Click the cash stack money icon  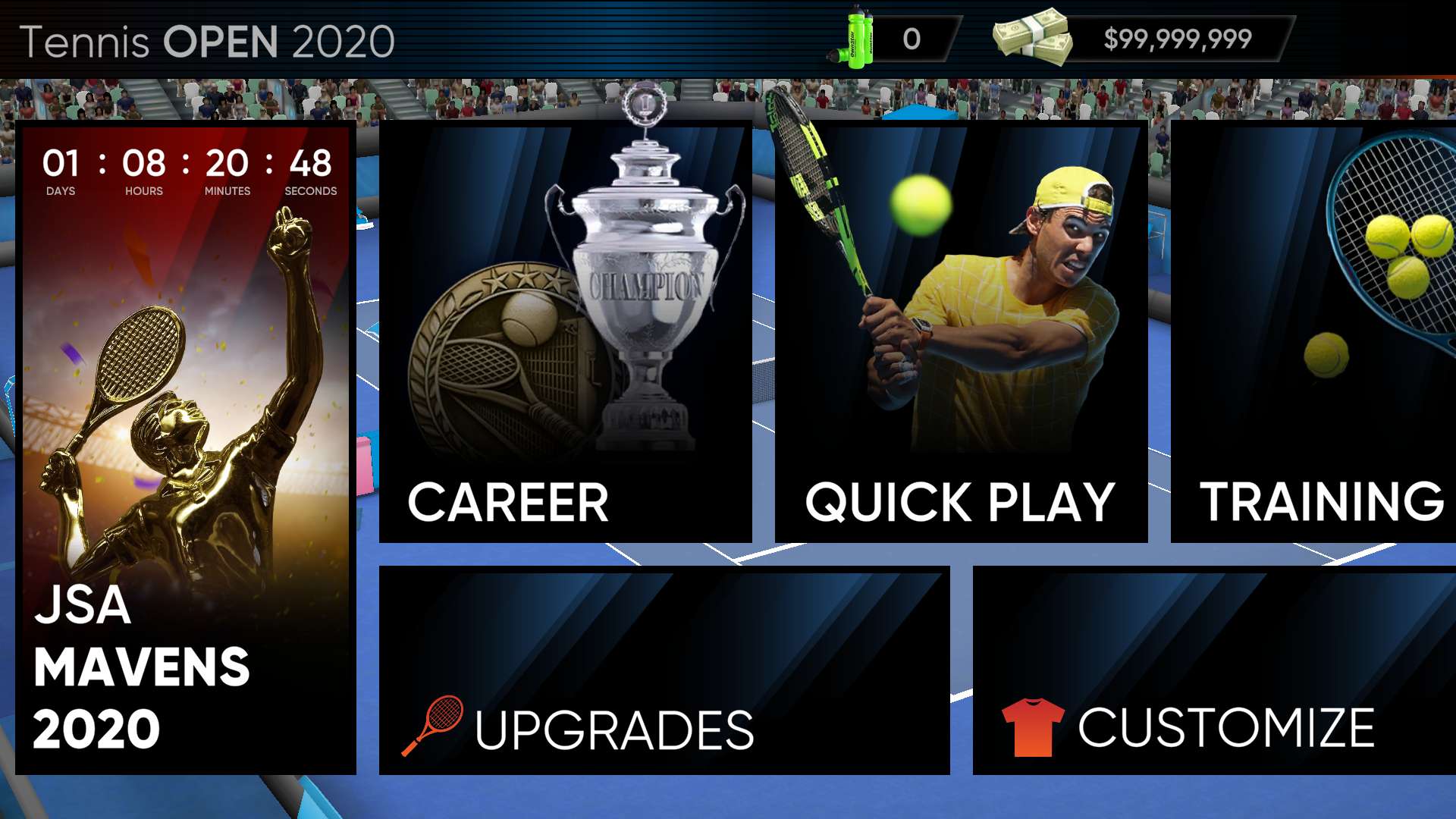tap(1031, 38)
